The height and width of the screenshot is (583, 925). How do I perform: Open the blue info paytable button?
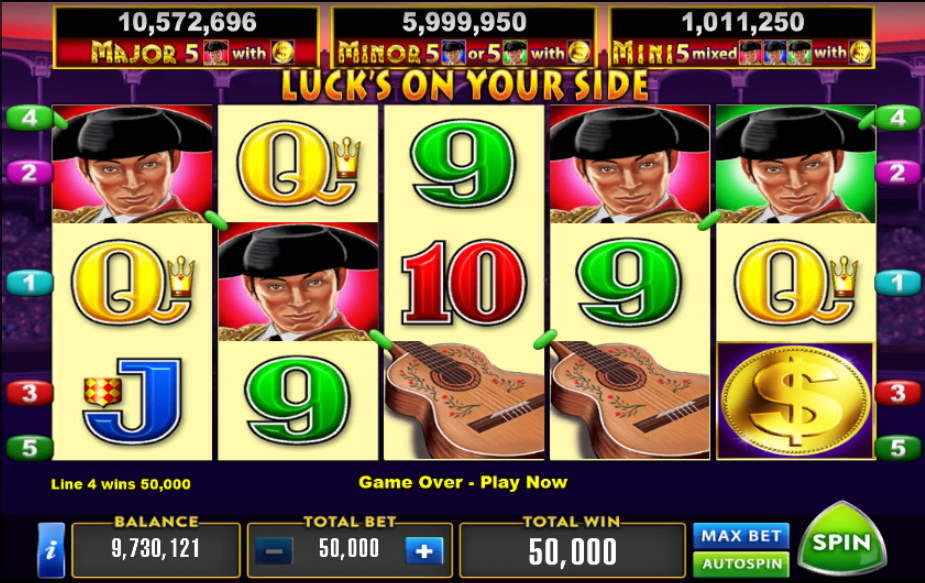51,550
